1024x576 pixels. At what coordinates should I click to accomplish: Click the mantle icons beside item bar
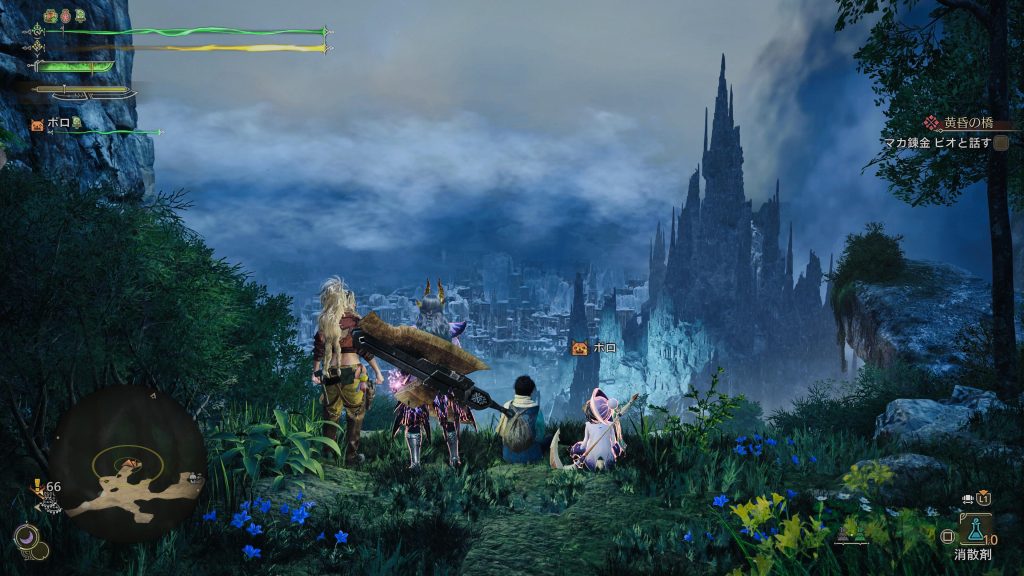click(850, 535)
